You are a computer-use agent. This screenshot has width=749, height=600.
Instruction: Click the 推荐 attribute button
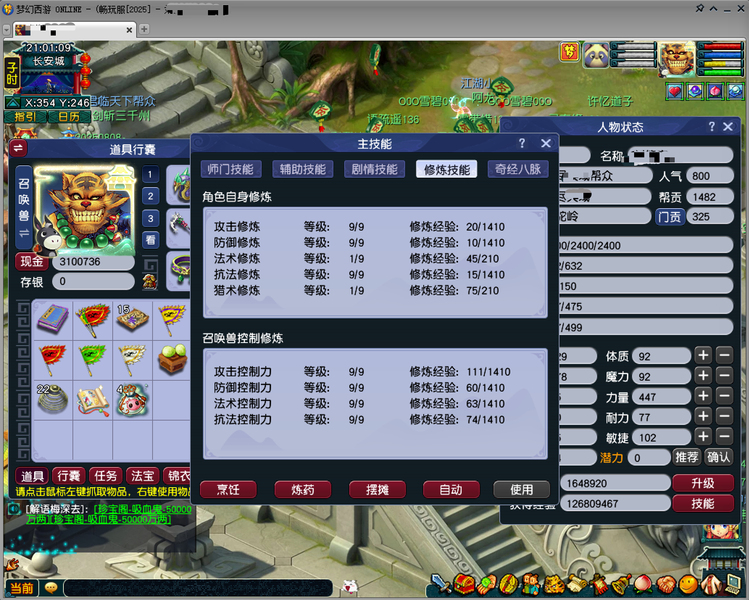tap(687, 457)
